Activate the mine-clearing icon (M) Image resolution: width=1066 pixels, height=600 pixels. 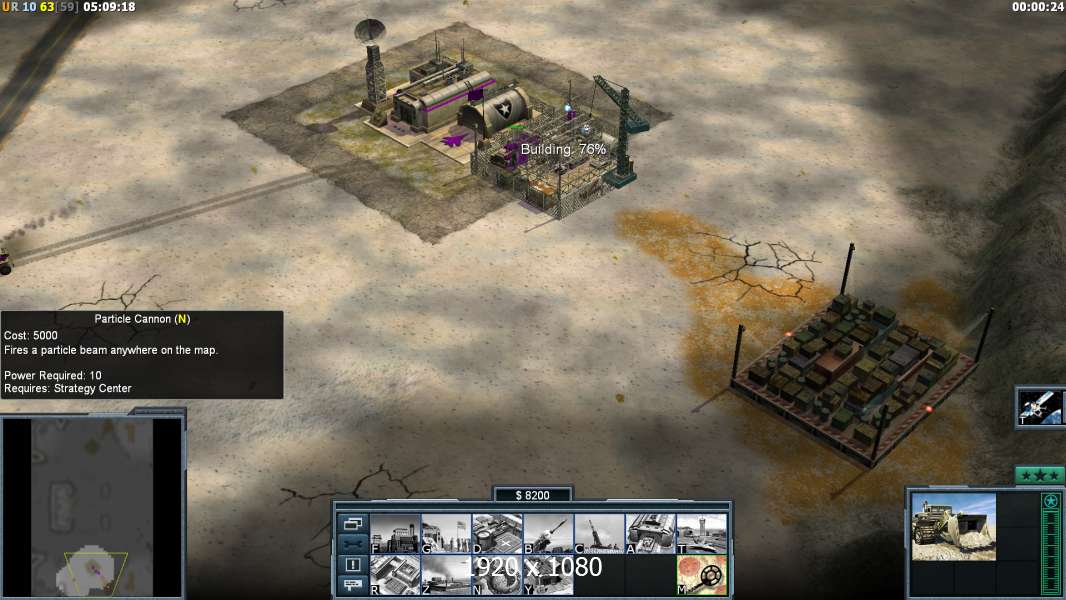point(701,575)
